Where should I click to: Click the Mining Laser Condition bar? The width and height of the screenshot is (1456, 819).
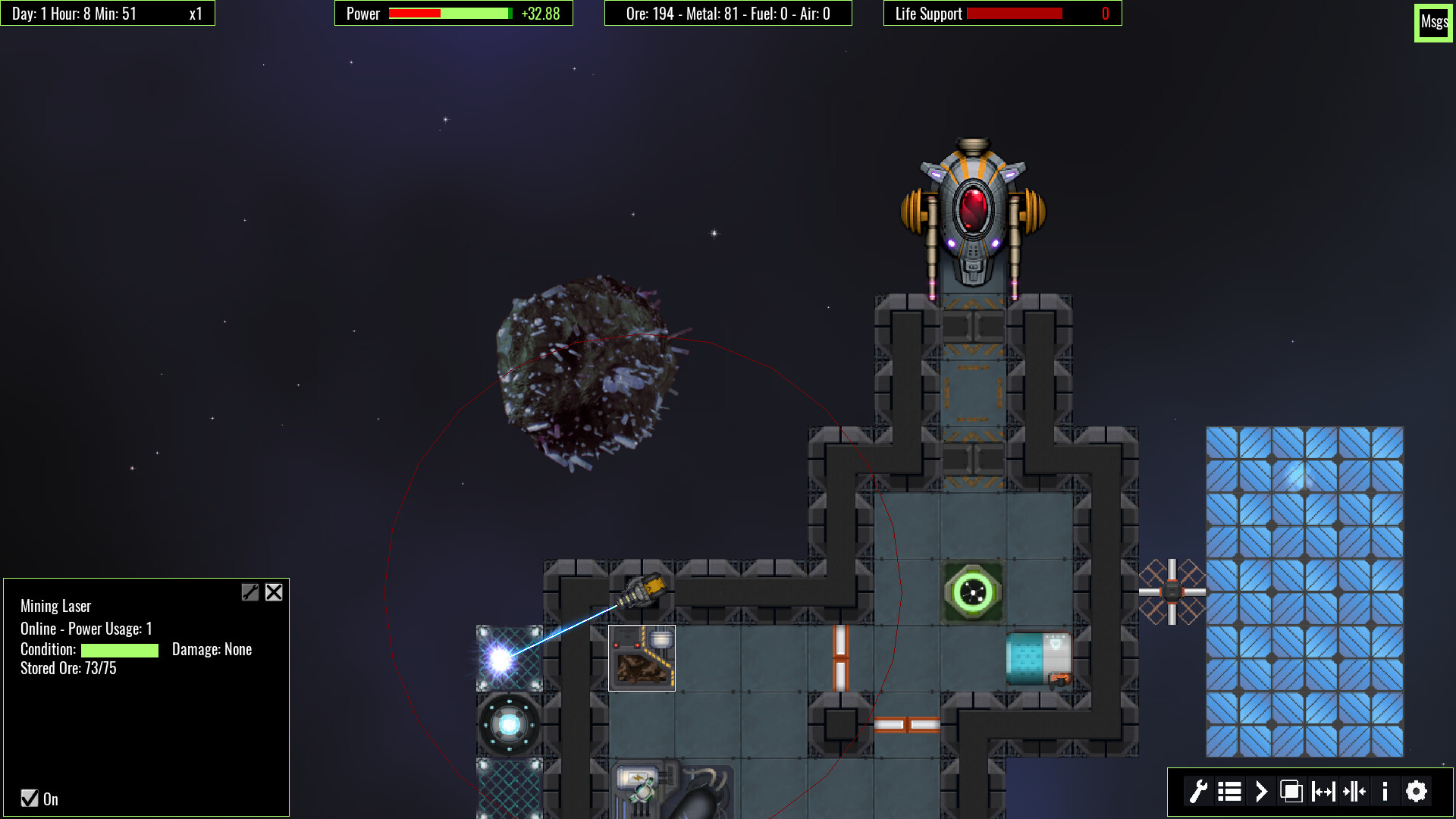(x=119, y=651)
